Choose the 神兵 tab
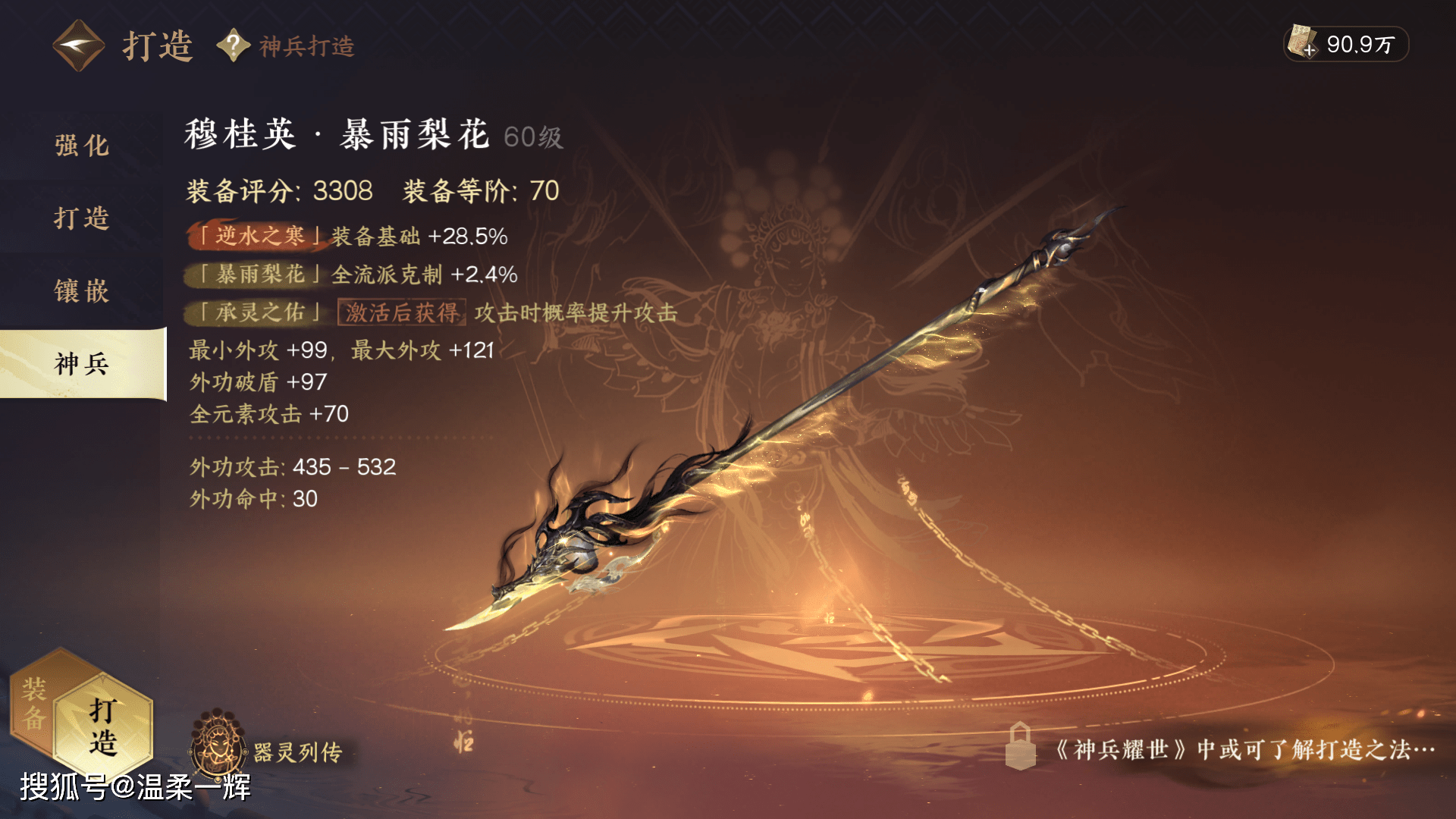Viewport: 1456px width, 819px height. (x=82, y=364)
